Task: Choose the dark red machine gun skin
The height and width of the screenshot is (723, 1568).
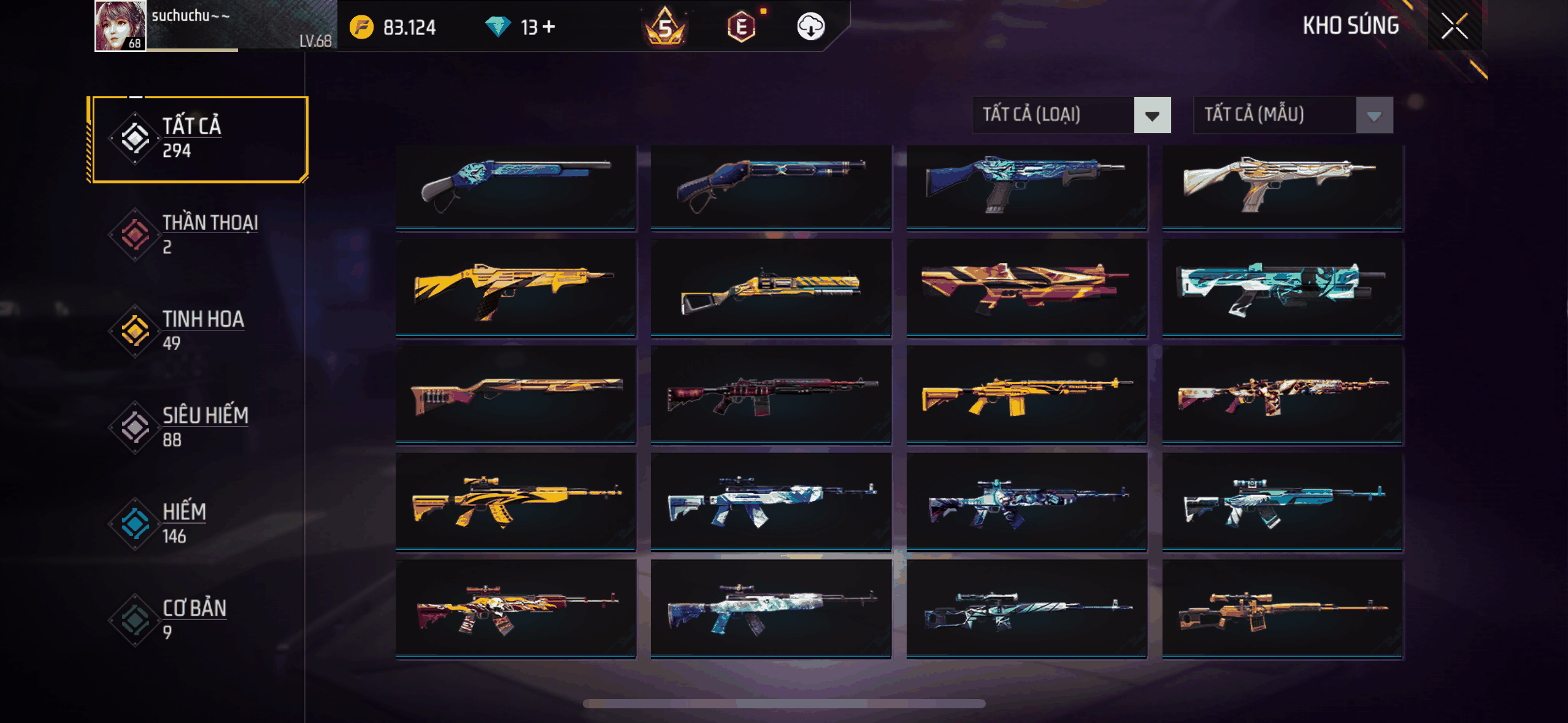Action: pyautogui.click(x=771, y=394)
